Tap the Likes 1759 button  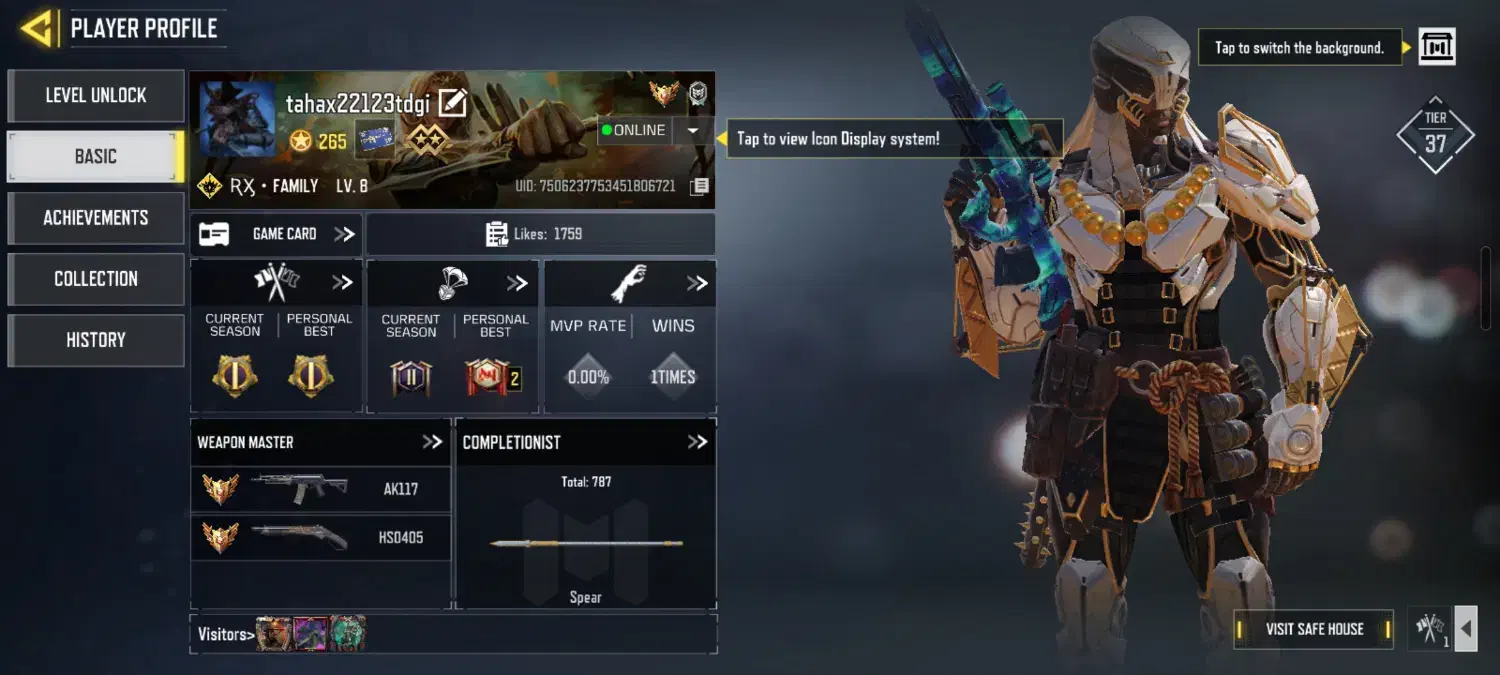(540, 234)
